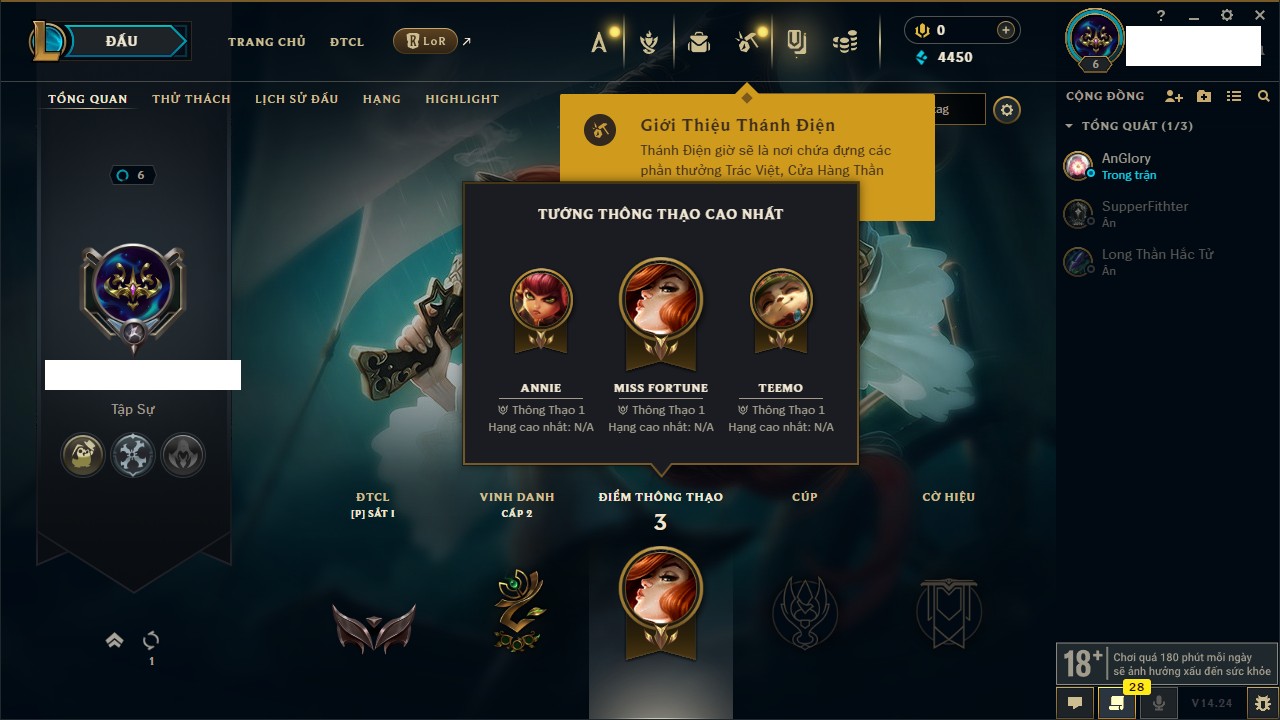Close the client window

(x=1260, y=15)
